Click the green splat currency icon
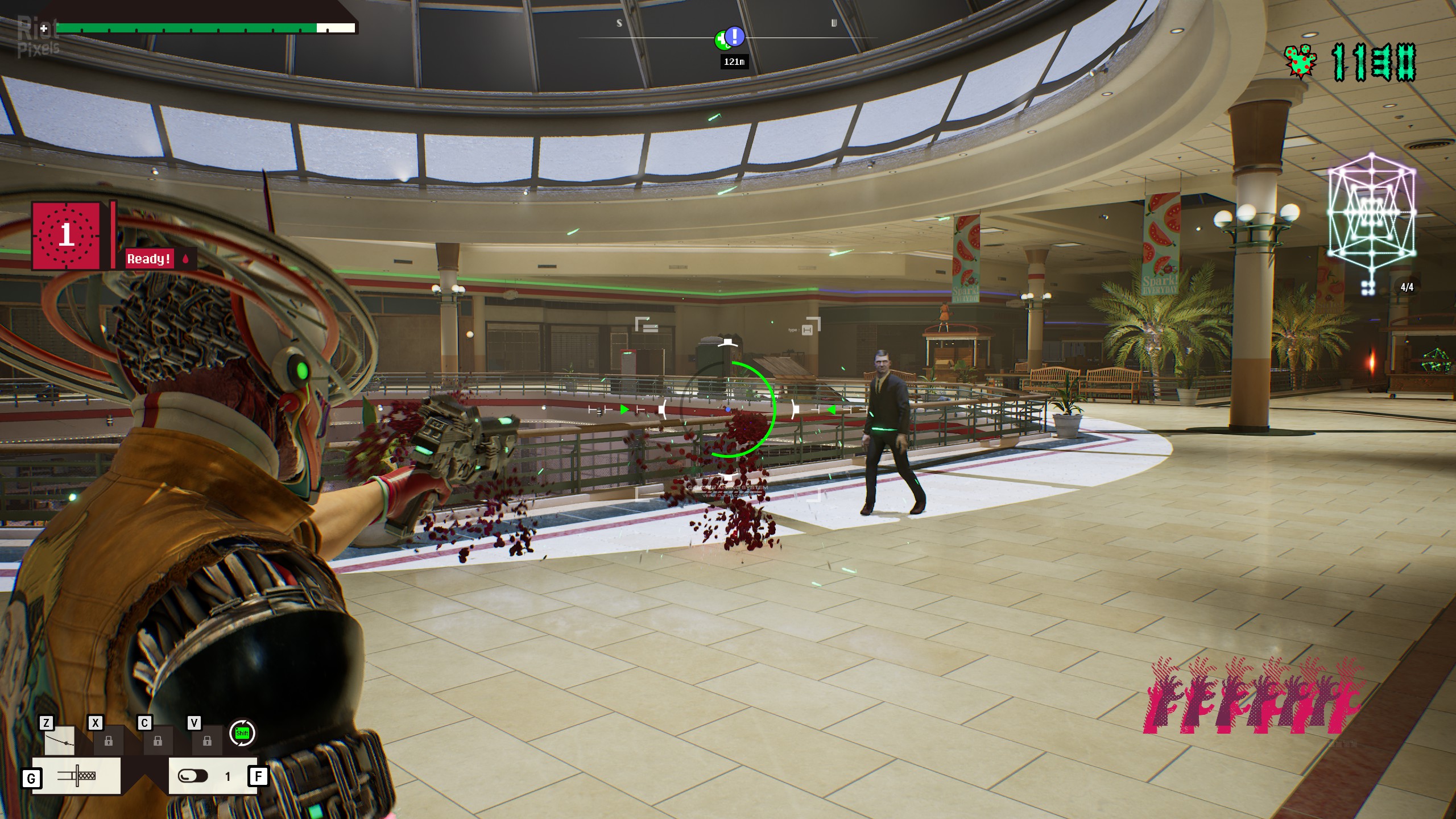The height and width of the screenshot is (819, 1456). pos(1300,63)
